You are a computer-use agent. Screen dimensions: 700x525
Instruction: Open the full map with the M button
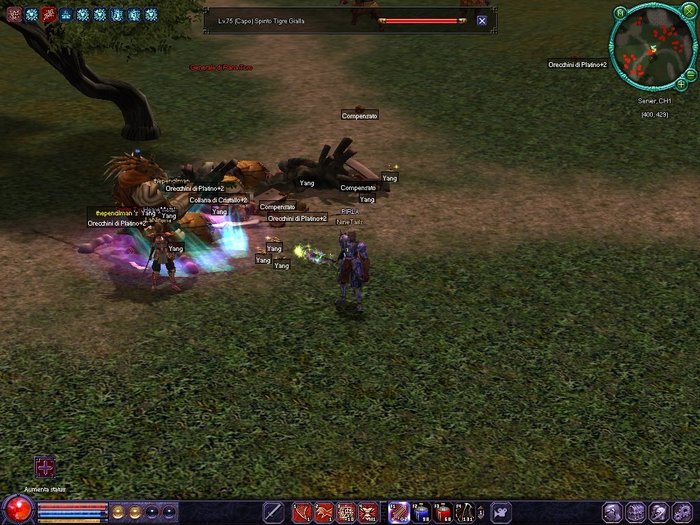point(620,13)
